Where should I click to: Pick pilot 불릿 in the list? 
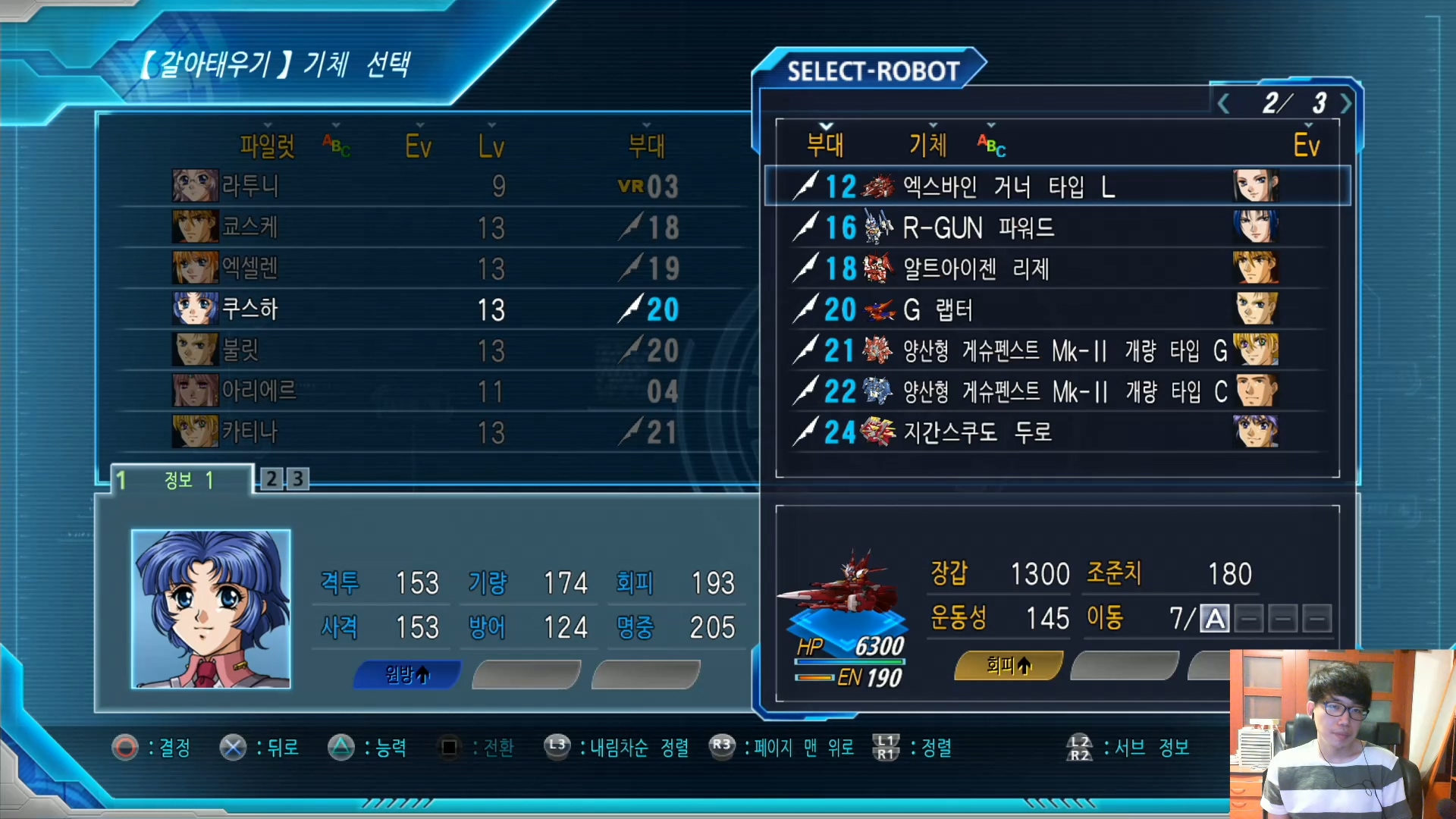(x=425, y=350)
